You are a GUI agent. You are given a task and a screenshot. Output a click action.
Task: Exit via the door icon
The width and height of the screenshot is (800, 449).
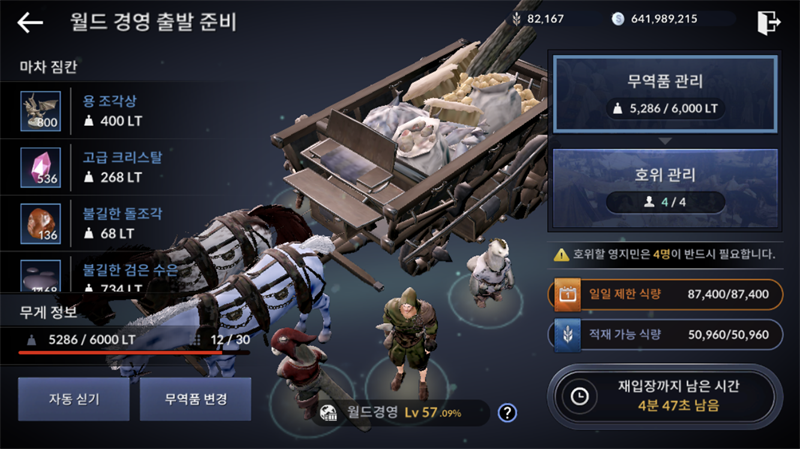(x=768, y=21)
